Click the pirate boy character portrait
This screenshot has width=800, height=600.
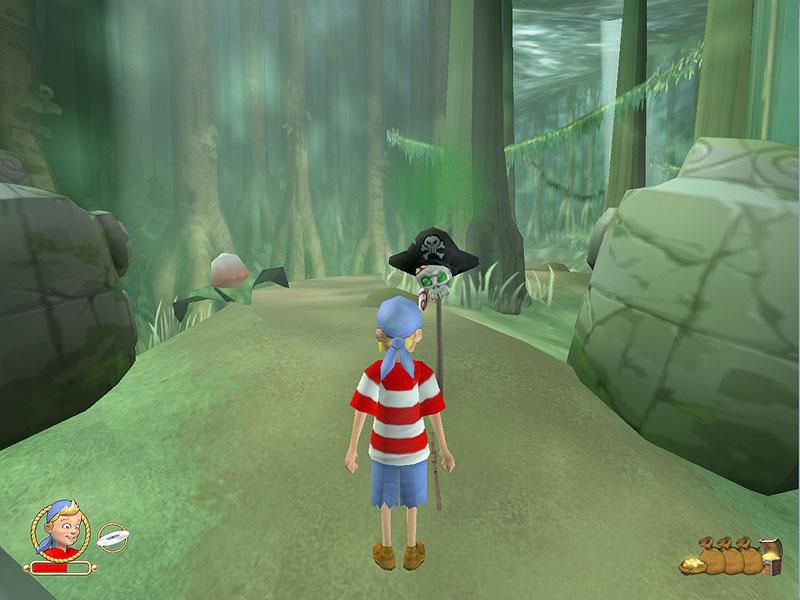59,530
